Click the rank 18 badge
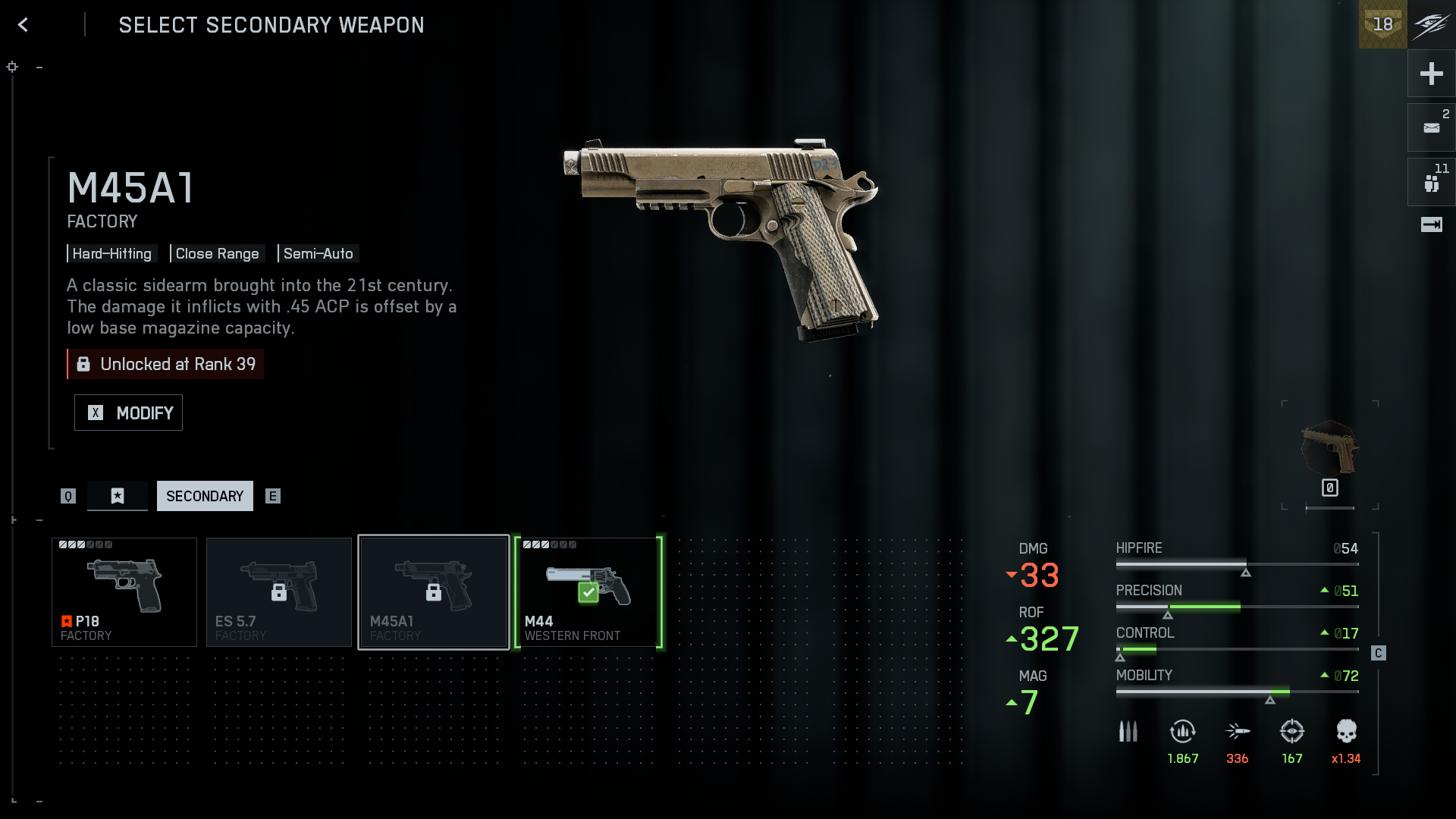 click(x=1382, y=24)
